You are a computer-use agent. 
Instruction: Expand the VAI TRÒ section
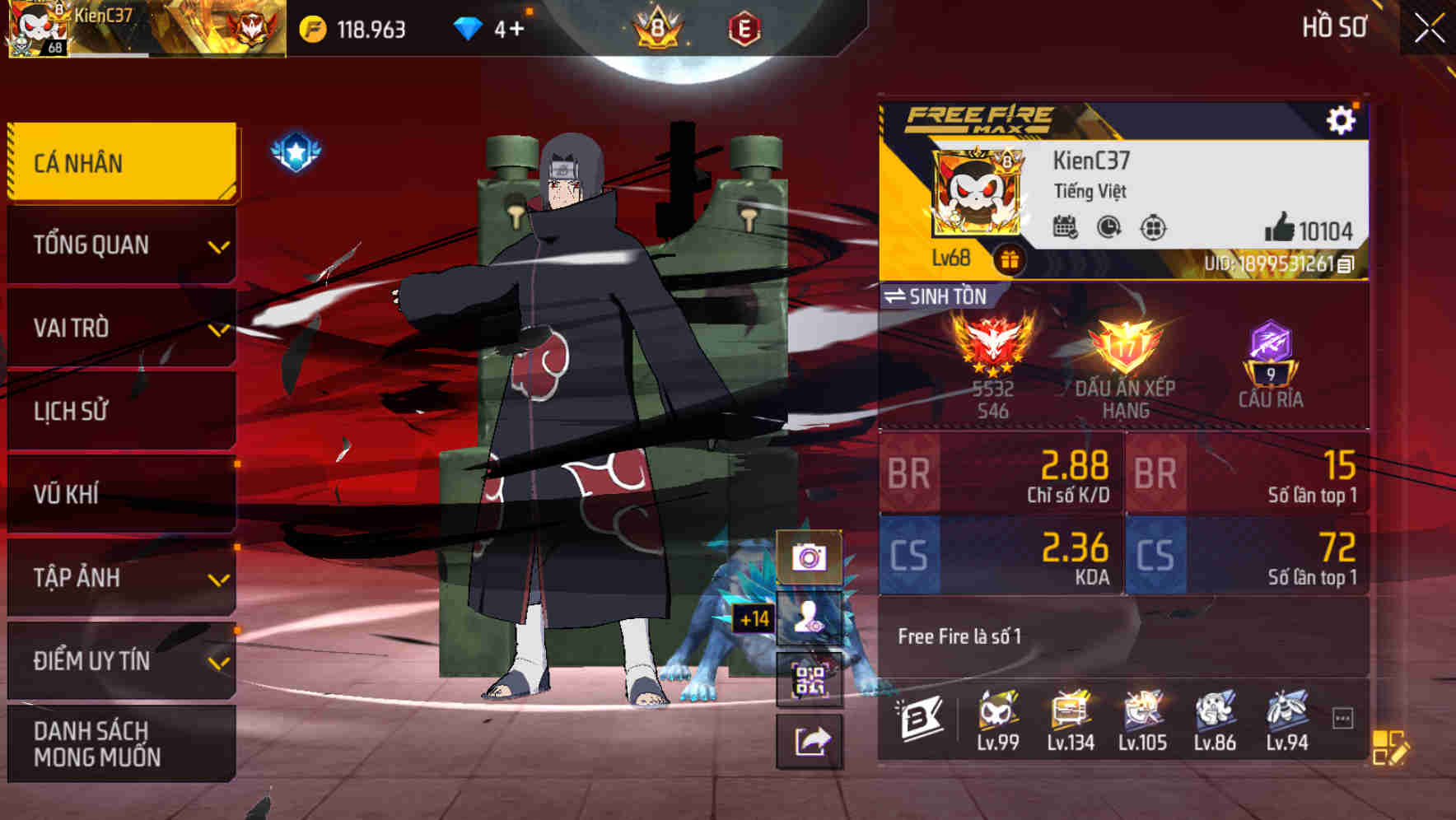coord(119,328)
